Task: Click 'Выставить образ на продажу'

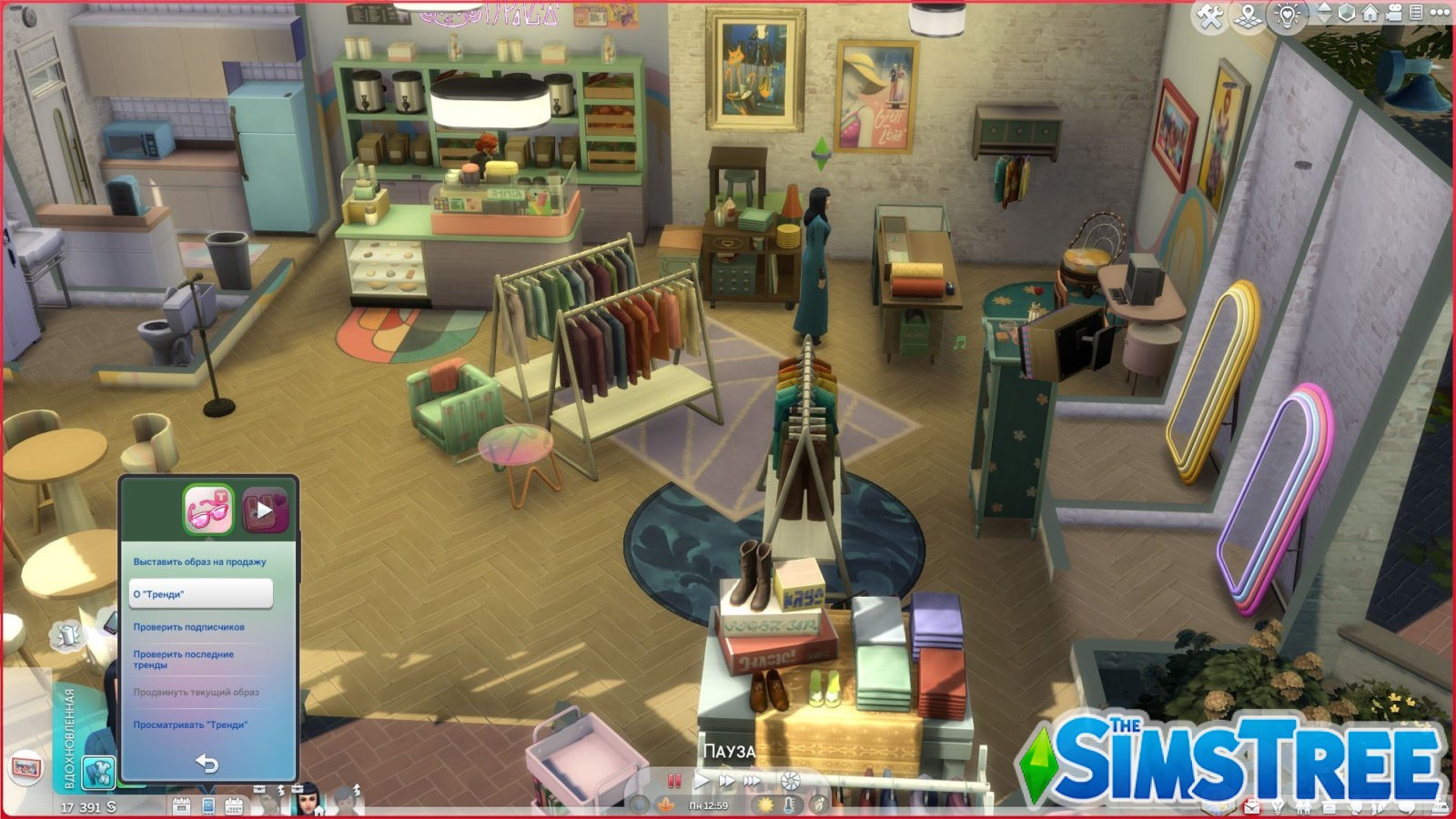Action: (x=198, y=562)
